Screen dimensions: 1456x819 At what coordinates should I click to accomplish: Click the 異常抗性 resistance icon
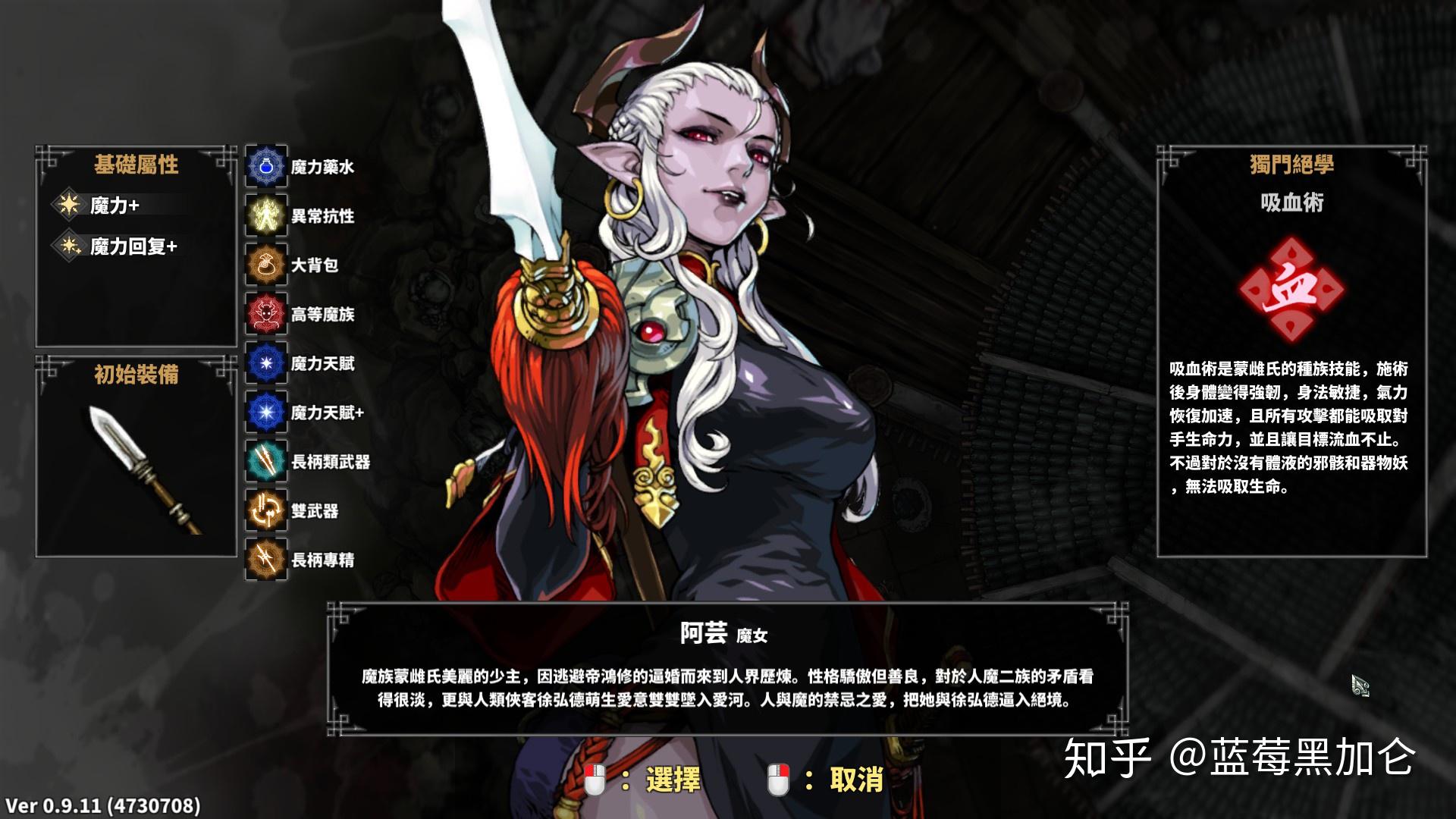[x=265, y=217]
